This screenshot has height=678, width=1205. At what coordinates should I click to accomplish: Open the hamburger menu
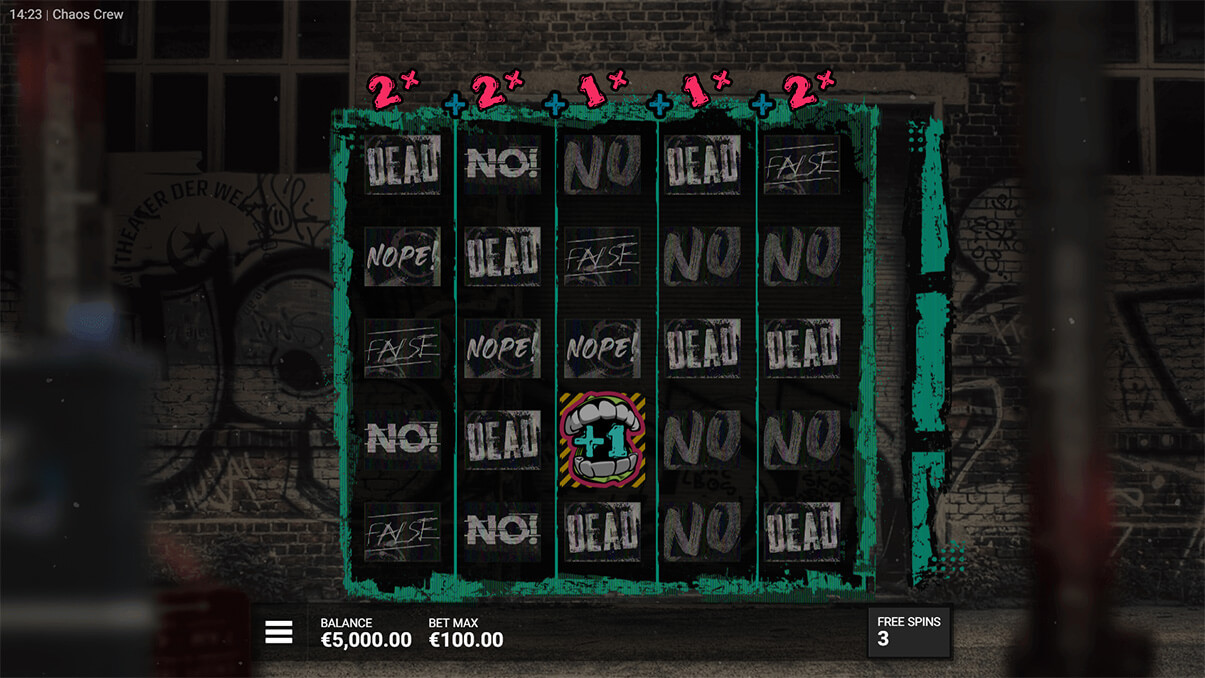click(x=279, y=631)
